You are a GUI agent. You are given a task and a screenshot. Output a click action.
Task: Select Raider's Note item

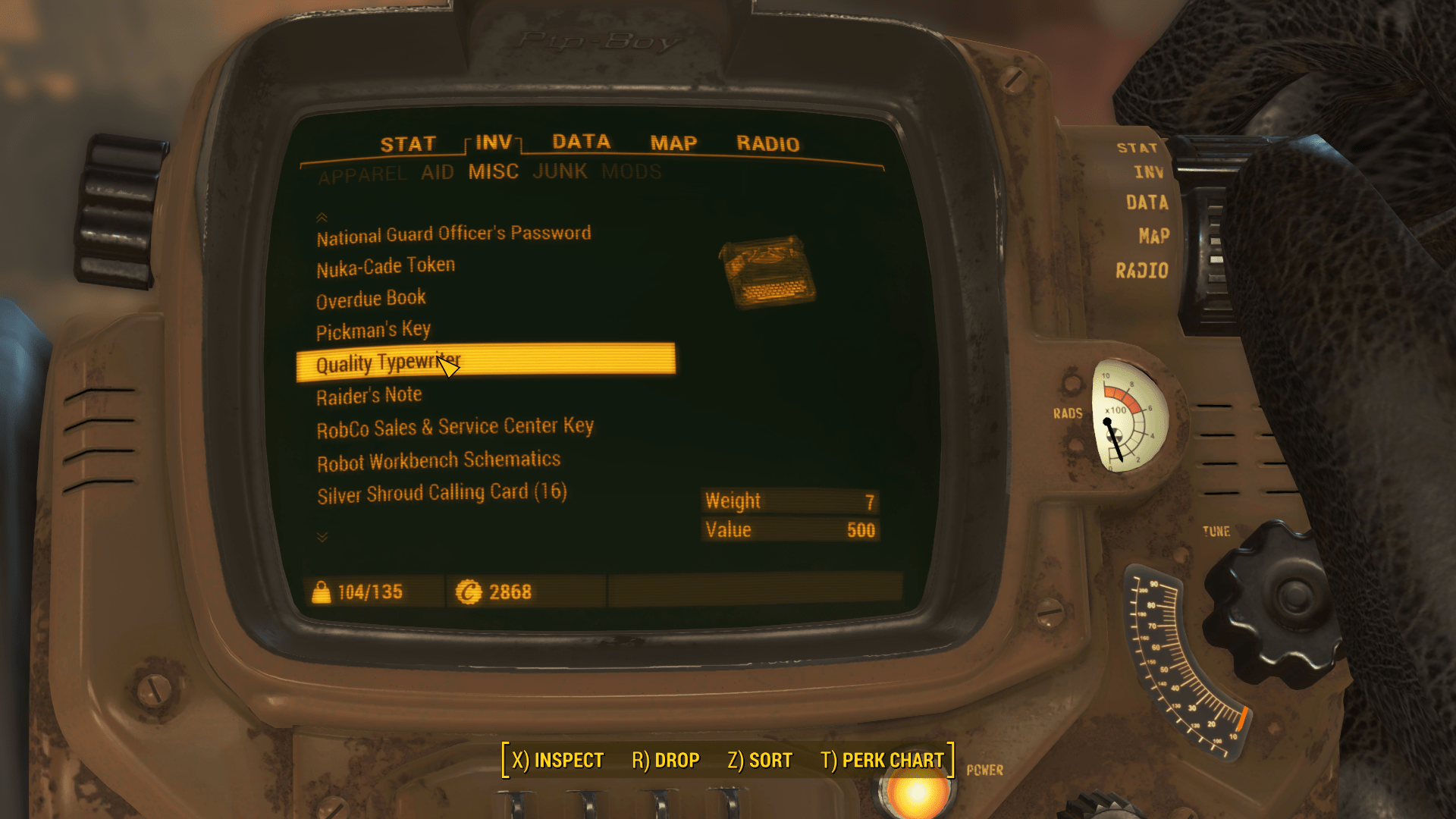[369, 396]
